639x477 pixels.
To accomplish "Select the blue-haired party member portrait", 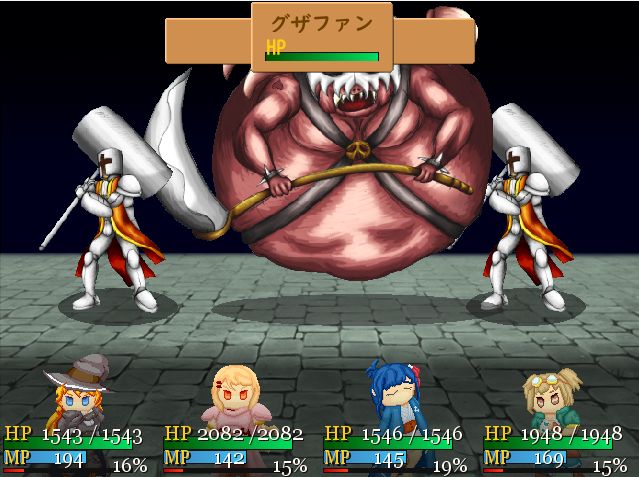I will point(396,394).
